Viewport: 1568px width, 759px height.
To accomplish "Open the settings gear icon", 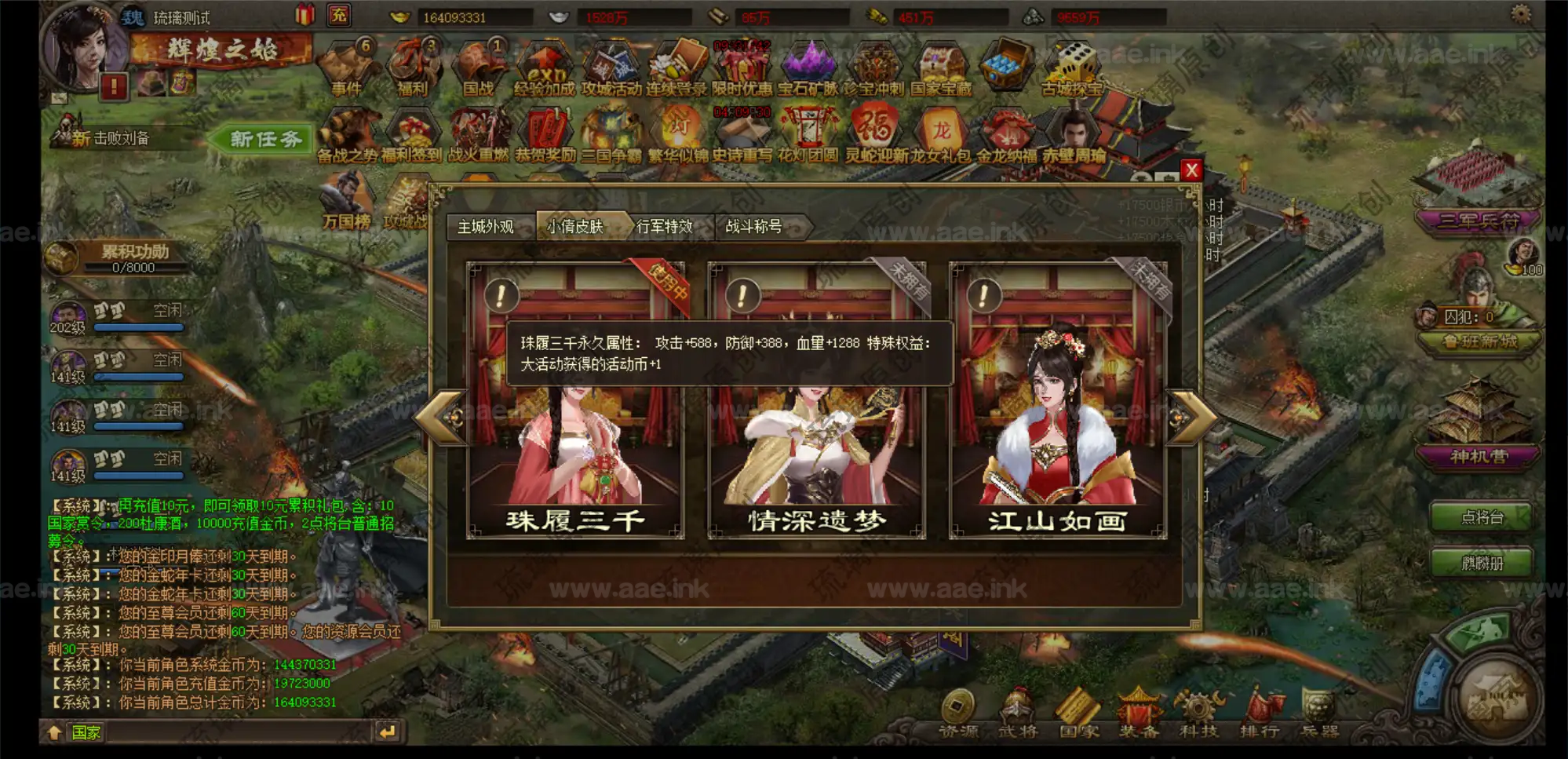I will [1520, 14].
